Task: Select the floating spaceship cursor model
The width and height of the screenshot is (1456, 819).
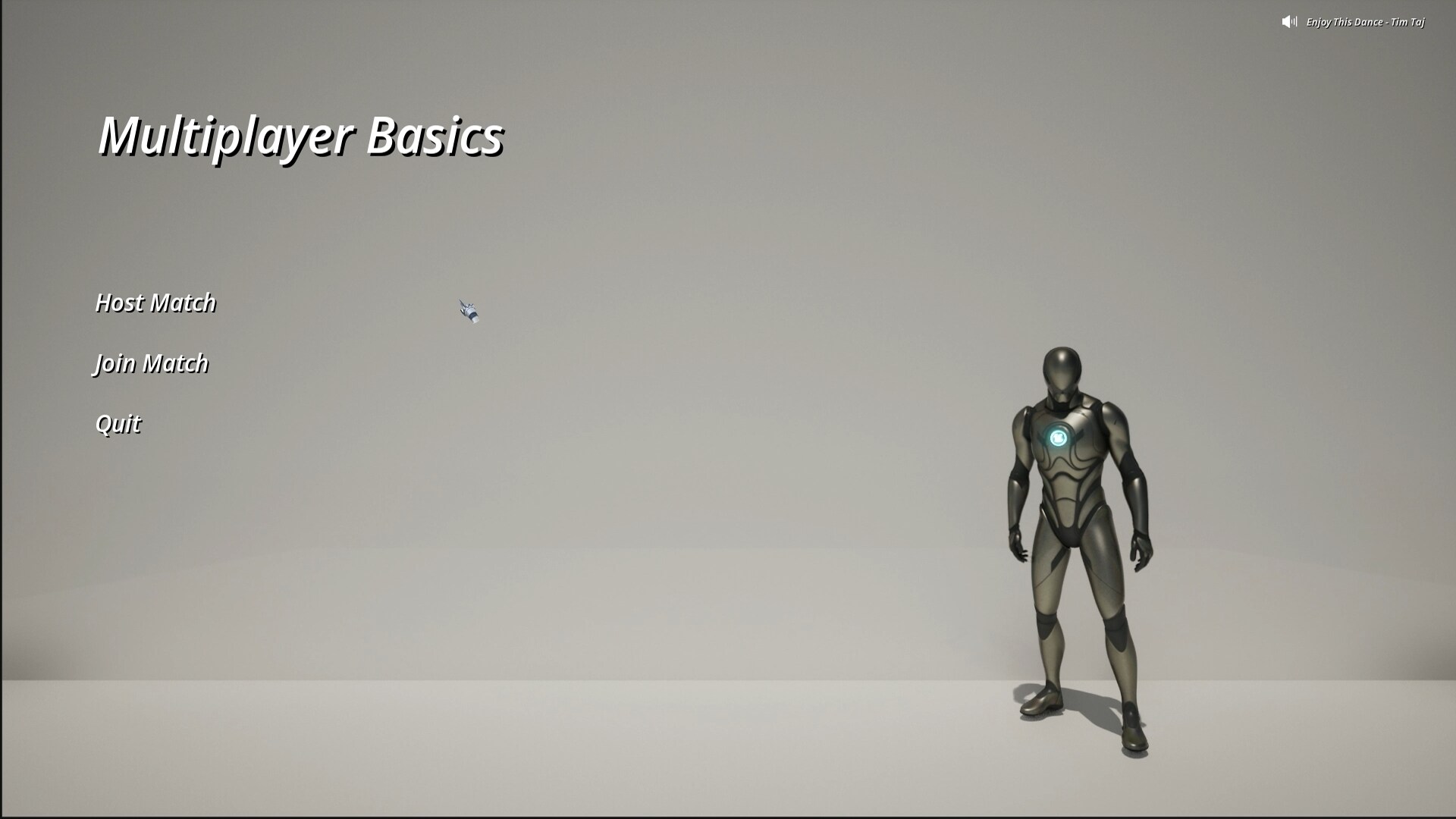Action: tap(469, 309)
